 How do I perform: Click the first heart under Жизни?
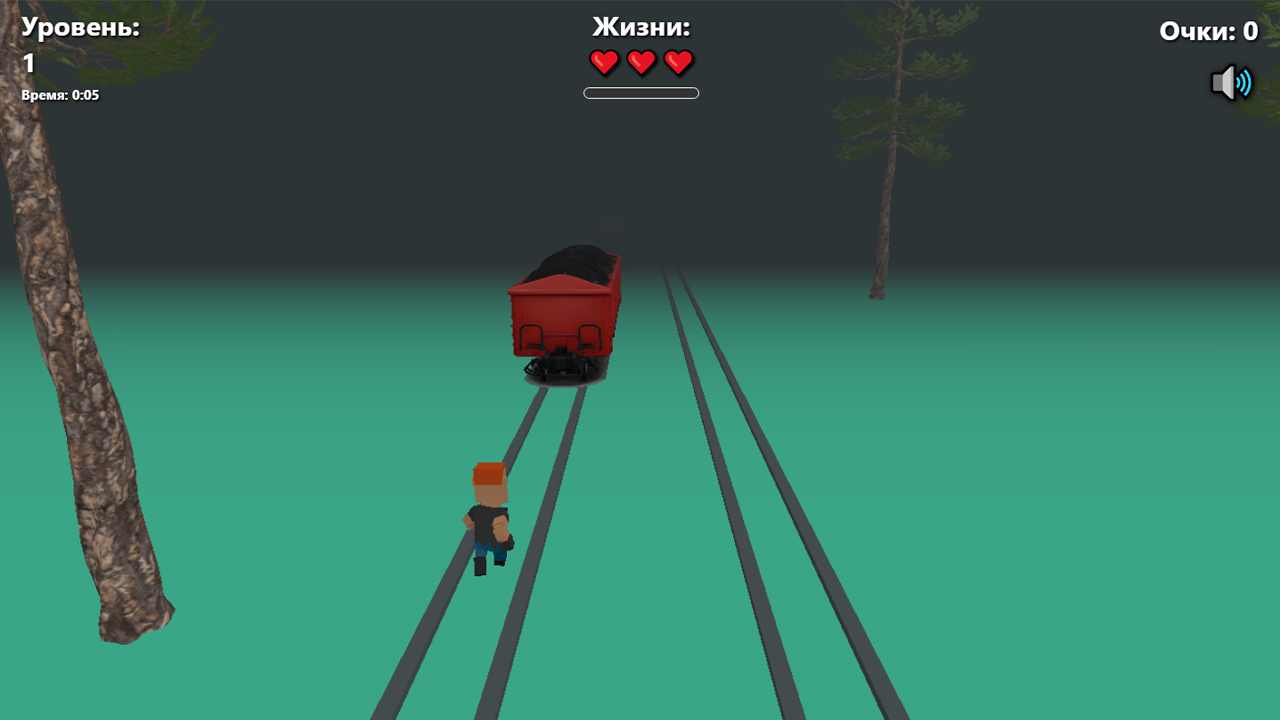pyautogui.click(x=604, y=62)
